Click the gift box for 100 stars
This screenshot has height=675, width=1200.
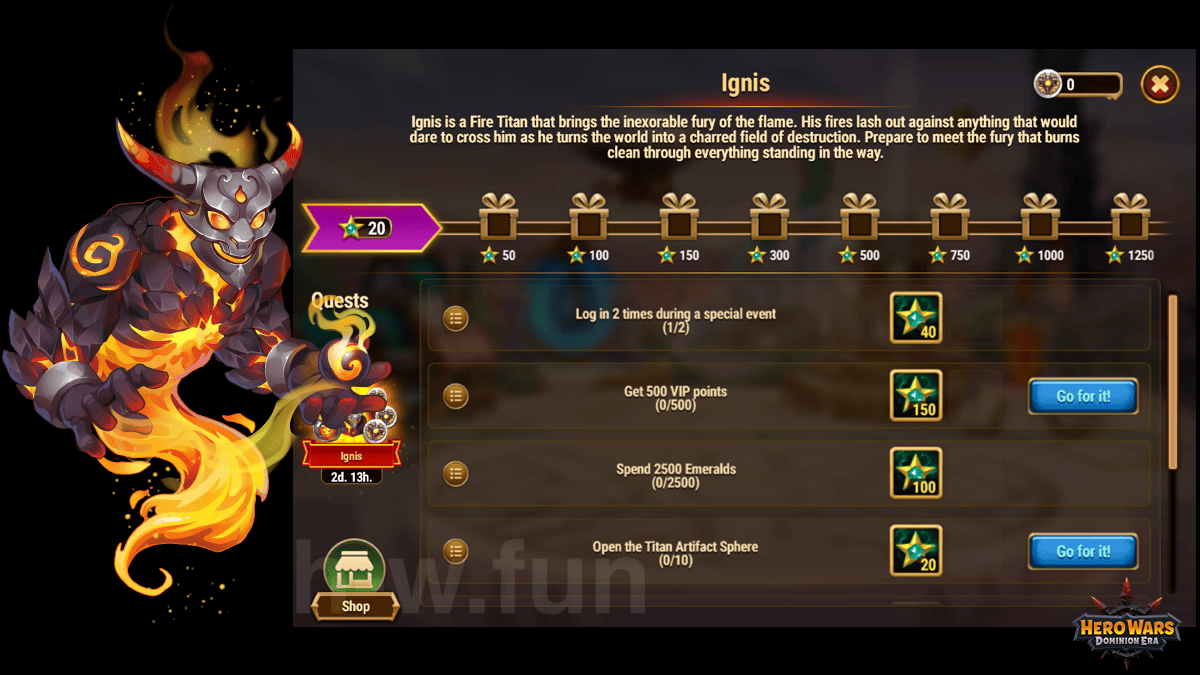click(589, 216)
